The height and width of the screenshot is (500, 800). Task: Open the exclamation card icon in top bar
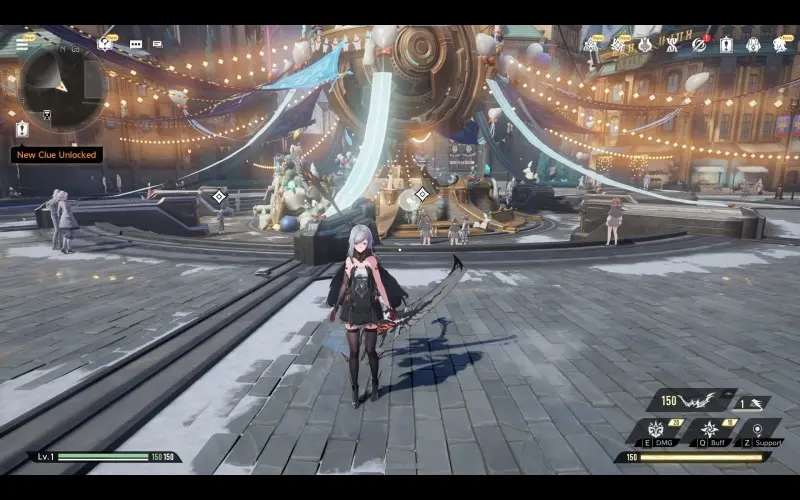[726, 45]
